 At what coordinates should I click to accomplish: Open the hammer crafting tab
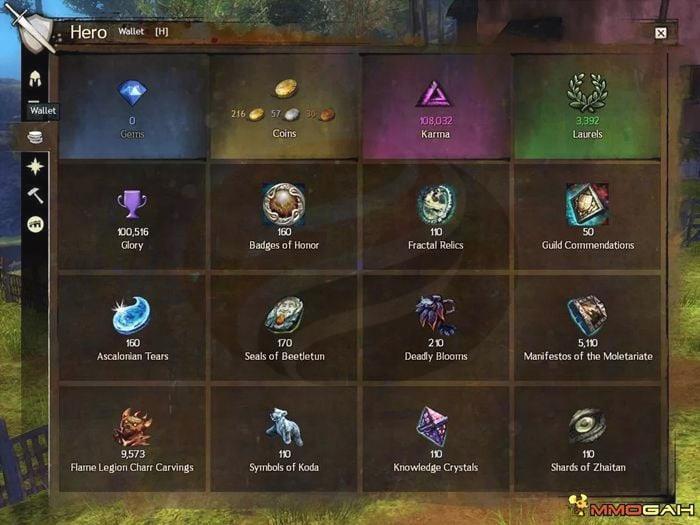35,195
